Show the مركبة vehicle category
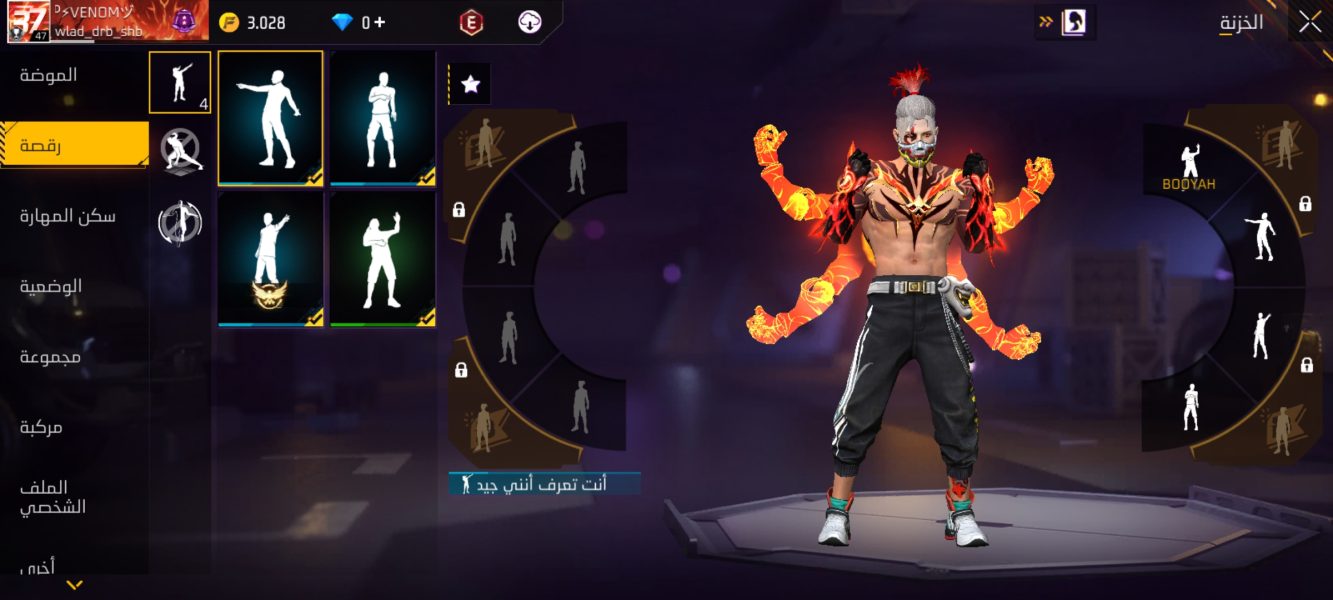Screen dimensions: 1333x600 tap(42, 427)
